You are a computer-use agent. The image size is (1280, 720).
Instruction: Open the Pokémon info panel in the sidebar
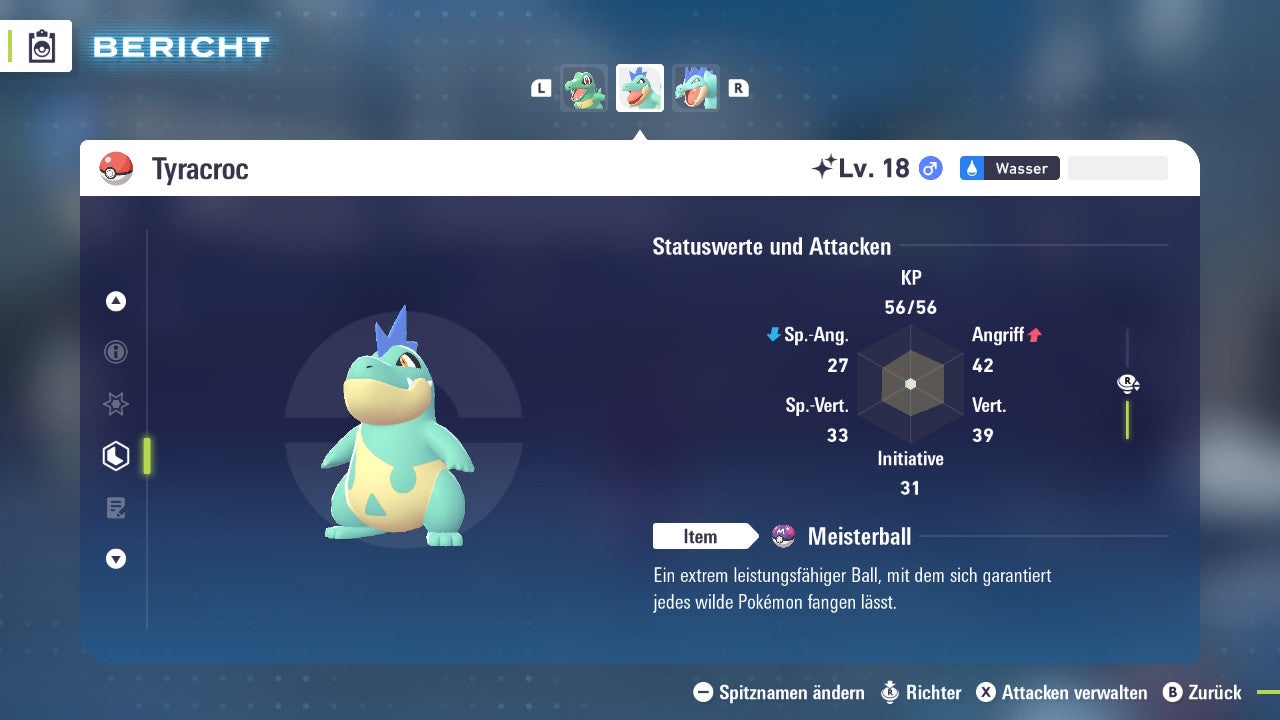(115, 352)
